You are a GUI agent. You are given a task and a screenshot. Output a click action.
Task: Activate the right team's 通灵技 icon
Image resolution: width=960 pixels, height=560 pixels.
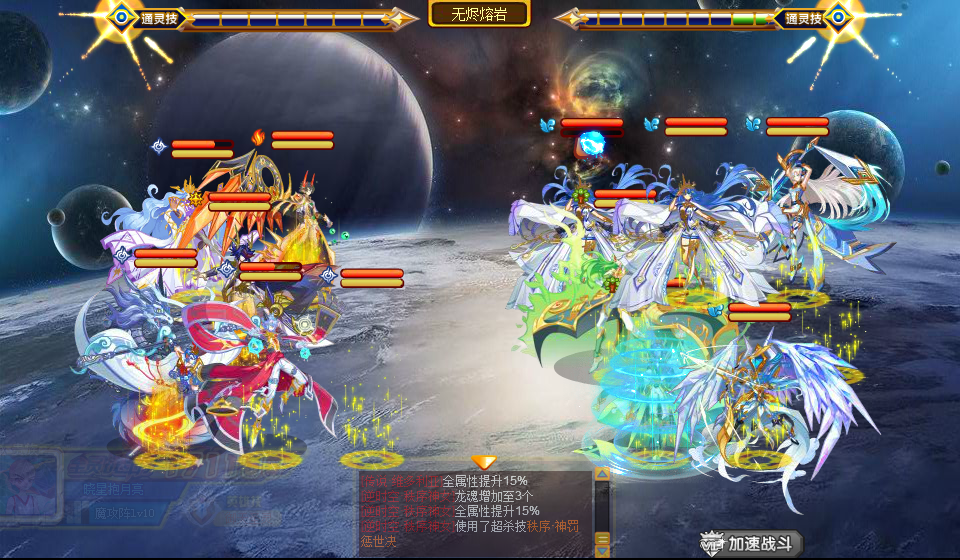[x=836, y=16]
